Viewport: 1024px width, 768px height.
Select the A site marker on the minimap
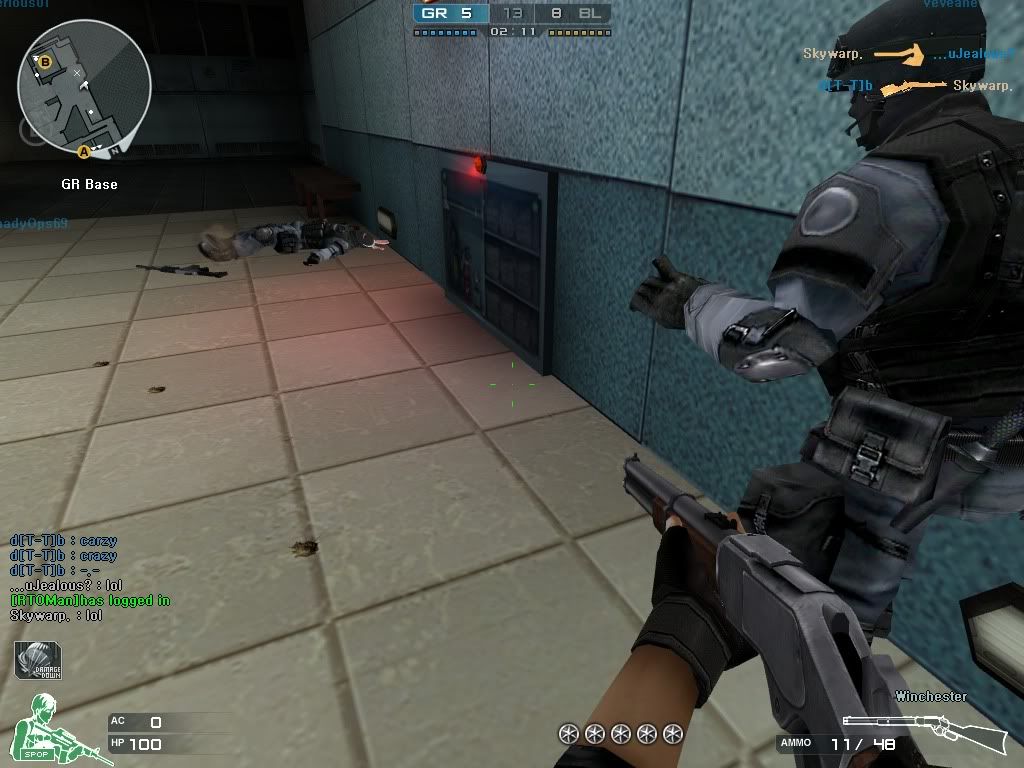click(x=84, y=152)
